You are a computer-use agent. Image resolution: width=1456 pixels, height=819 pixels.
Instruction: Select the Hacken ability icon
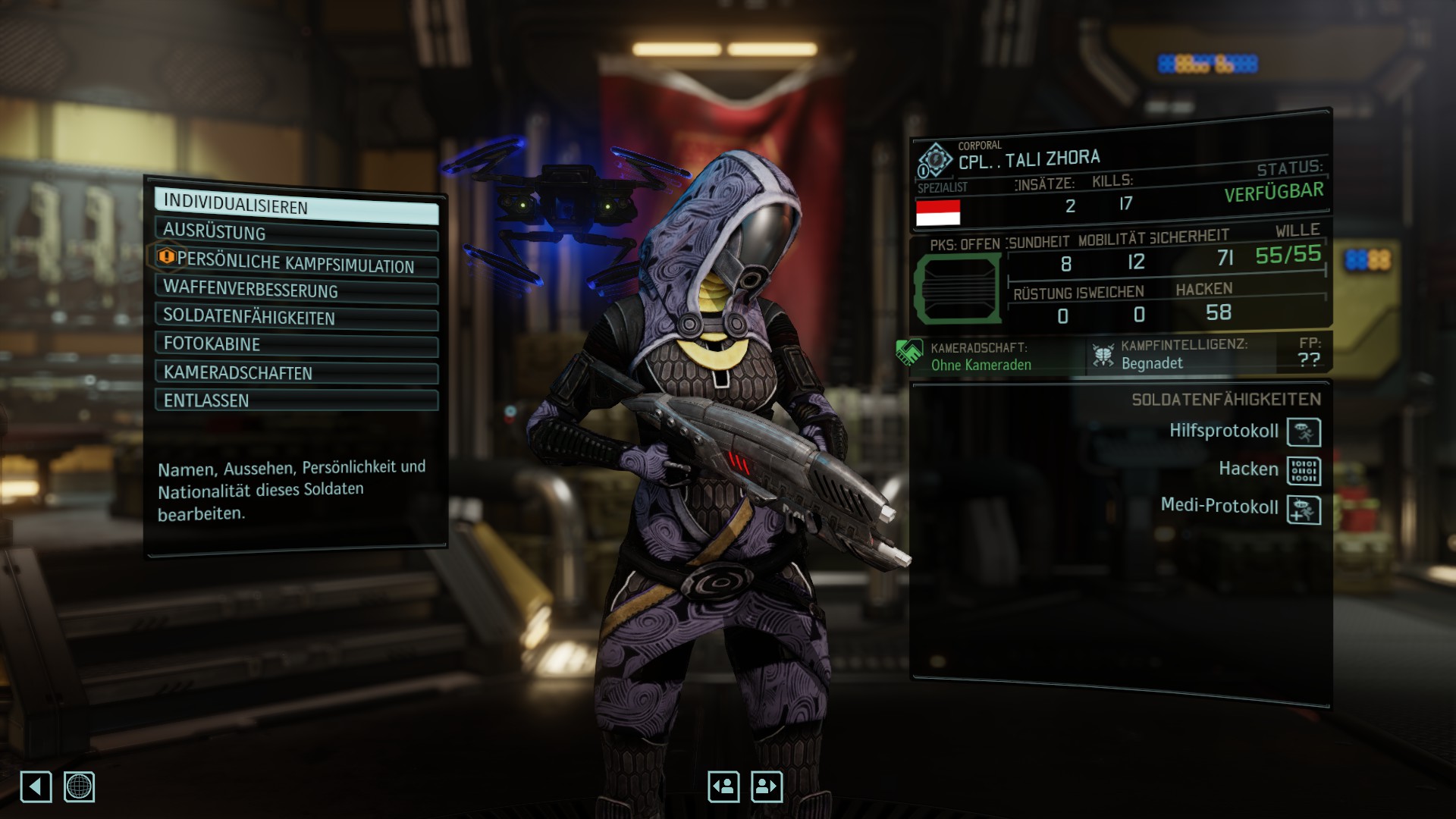coord(1304,471)
